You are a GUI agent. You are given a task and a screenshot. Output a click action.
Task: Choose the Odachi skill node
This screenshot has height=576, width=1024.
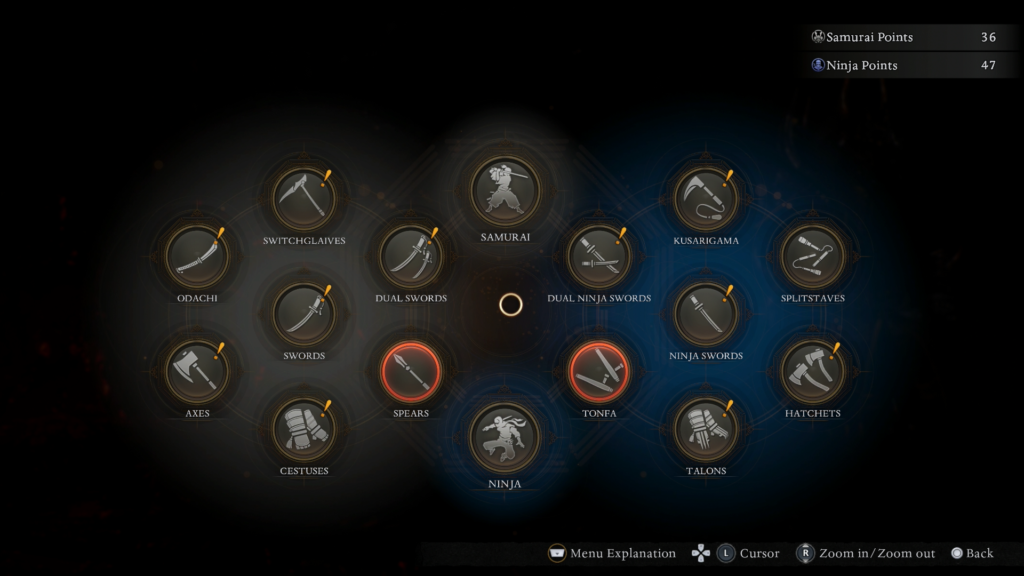click(x=197, y=256)
